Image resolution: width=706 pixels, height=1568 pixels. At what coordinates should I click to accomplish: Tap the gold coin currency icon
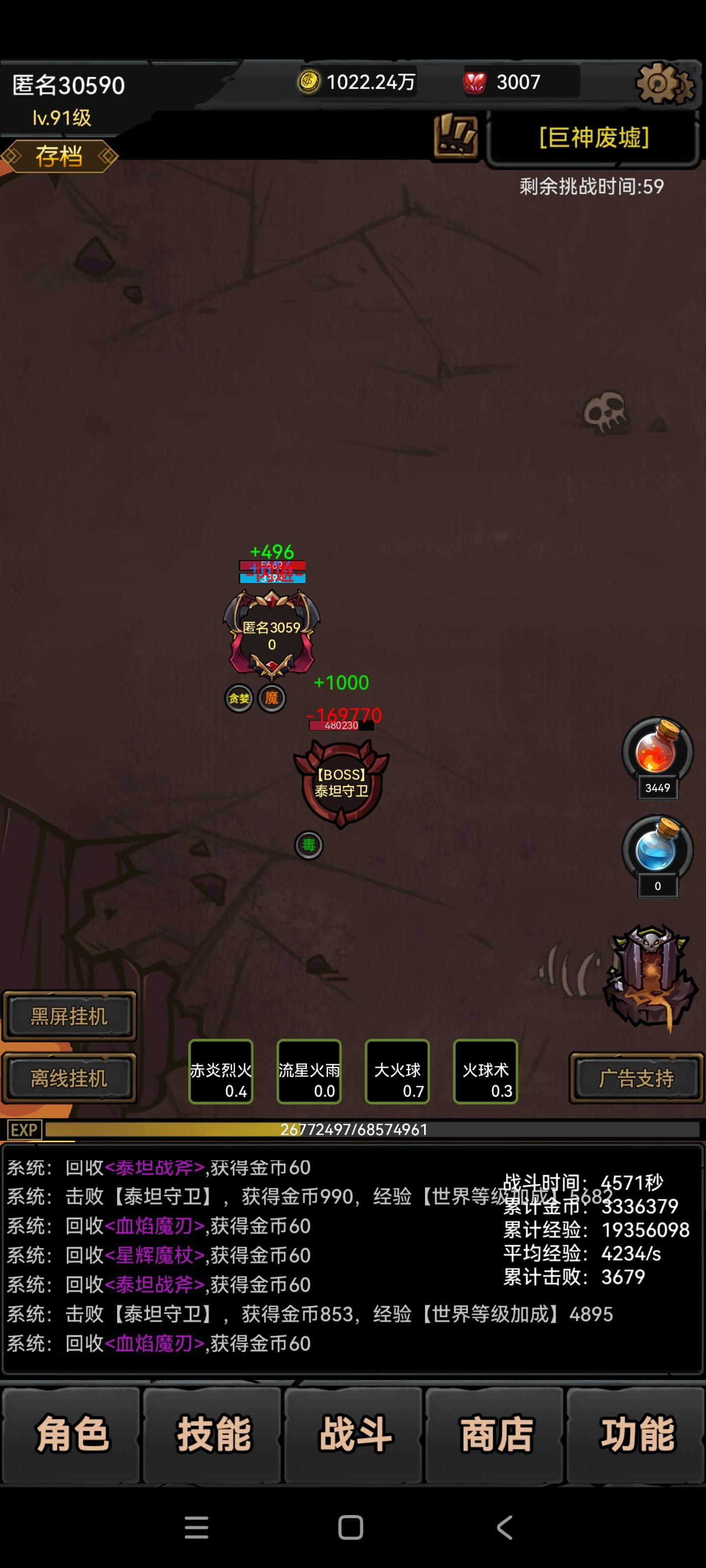309,81
